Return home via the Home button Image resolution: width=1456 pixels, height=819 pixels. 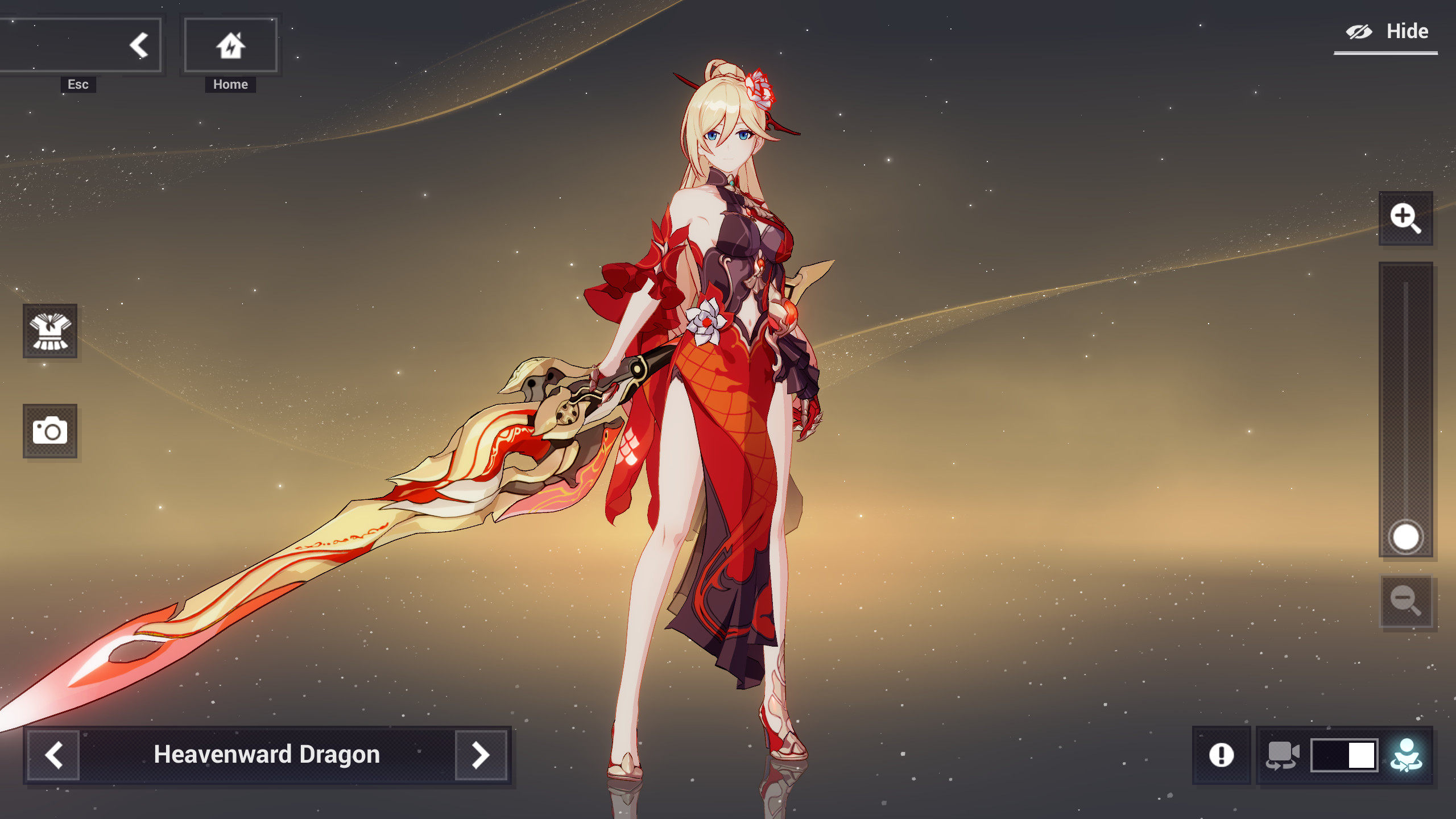coord(230,45)
